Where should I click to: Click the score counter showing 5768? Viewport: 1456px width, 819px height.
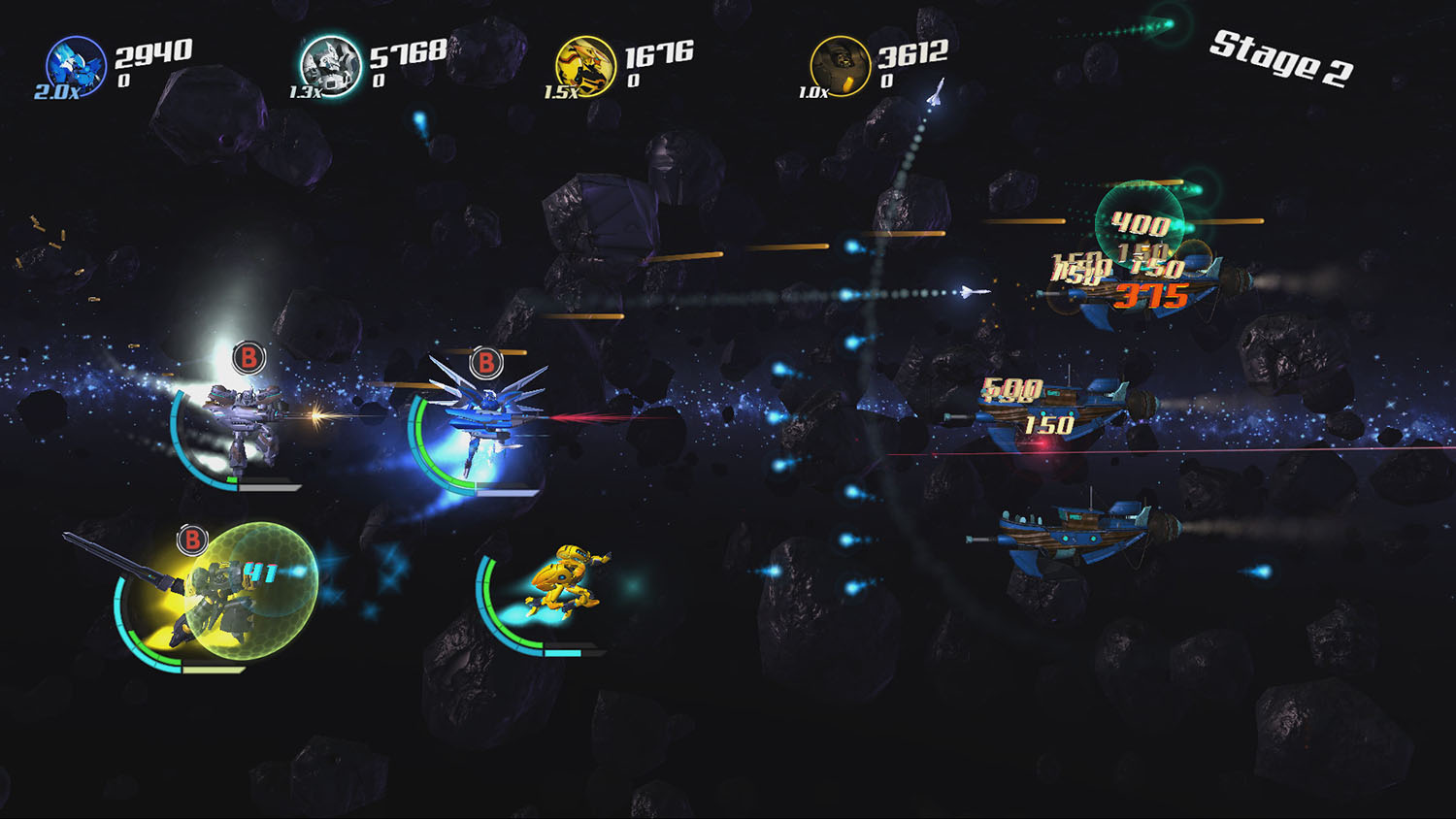(403, 53)
